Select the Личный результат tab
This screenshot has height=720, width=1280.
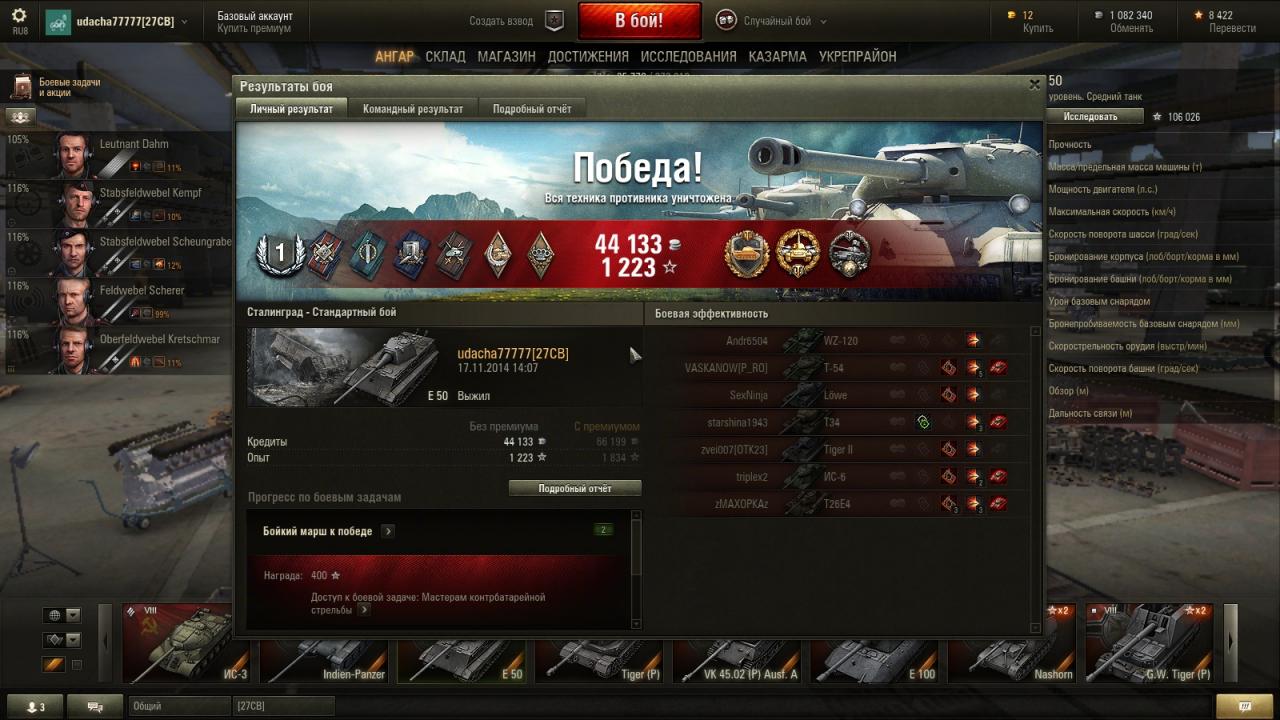[x=291, y=109]
